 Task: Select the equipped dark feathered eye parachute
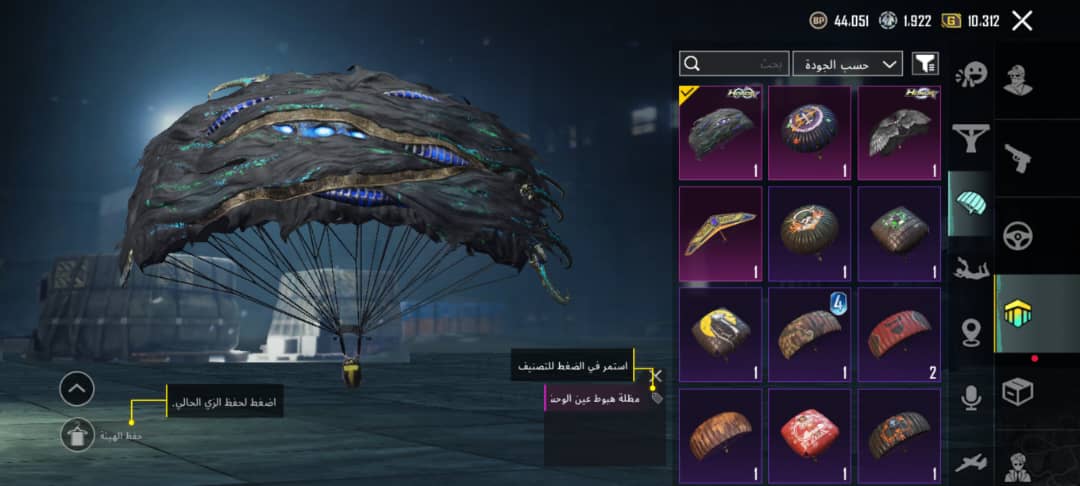coord(720,132)
